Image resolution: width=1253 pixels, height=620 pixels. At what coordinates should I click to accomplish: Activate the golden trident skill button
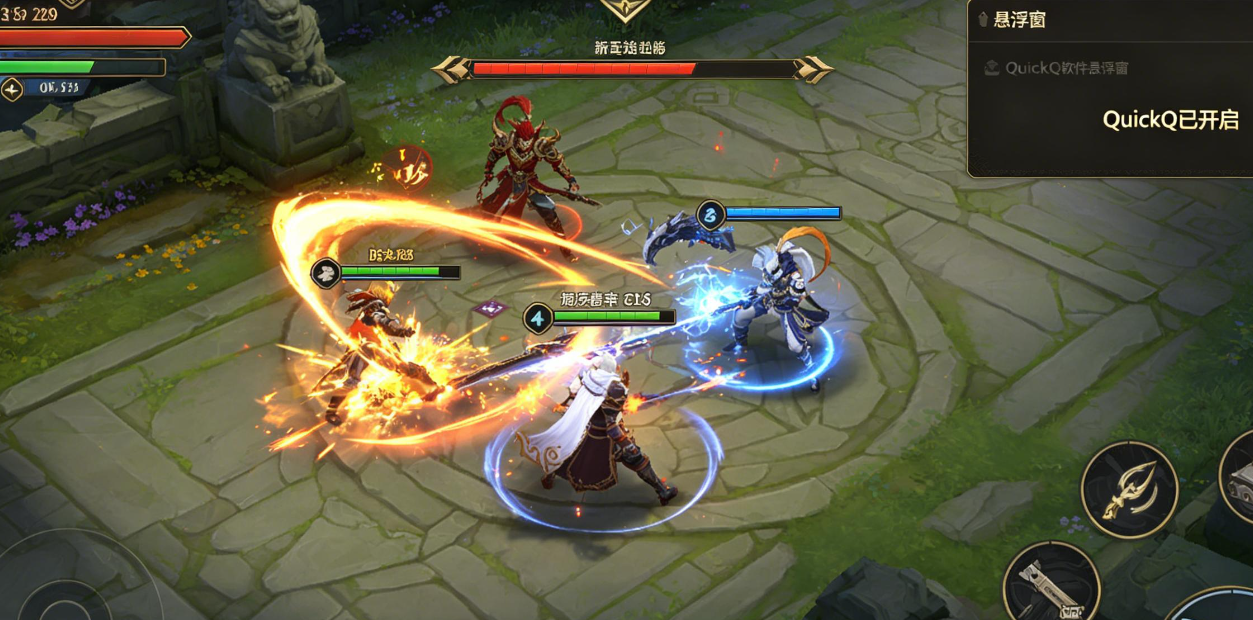1129,490
